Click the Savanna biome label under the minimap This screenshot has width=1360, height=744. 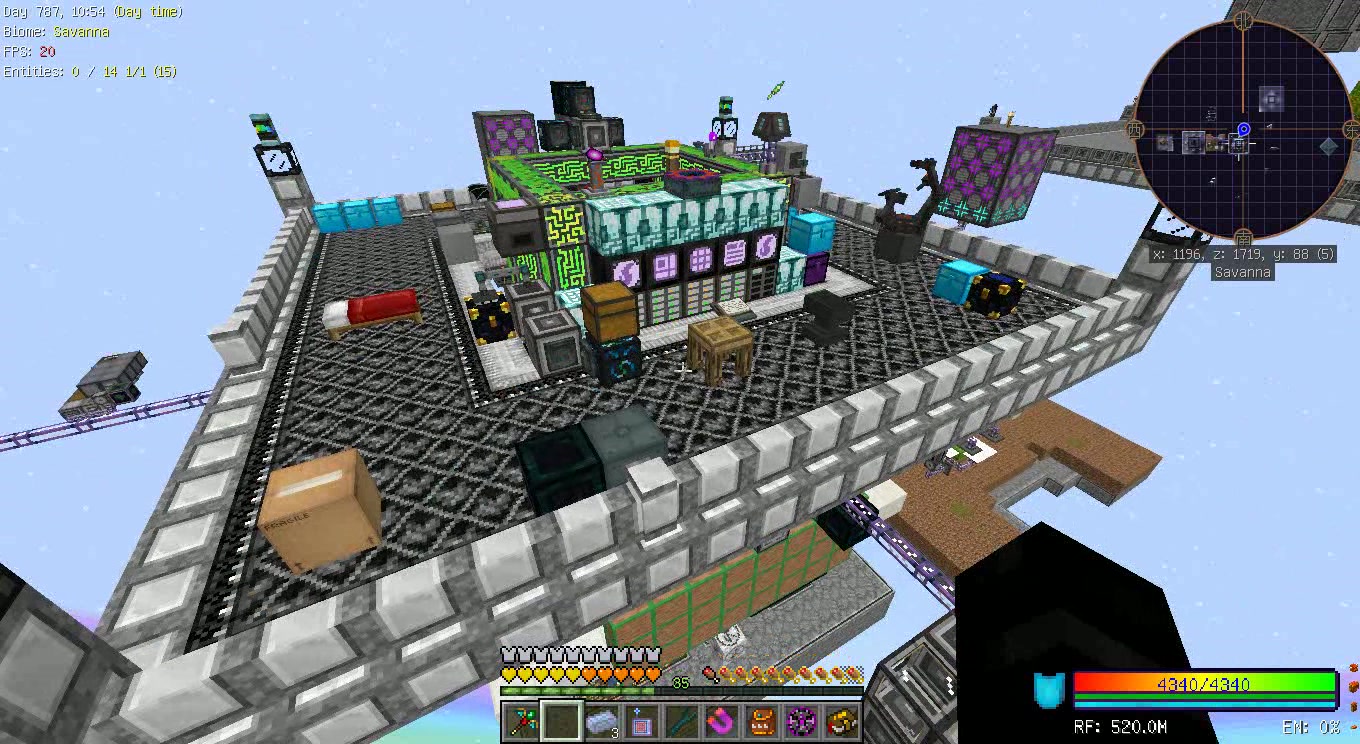tap(1242, 271)
